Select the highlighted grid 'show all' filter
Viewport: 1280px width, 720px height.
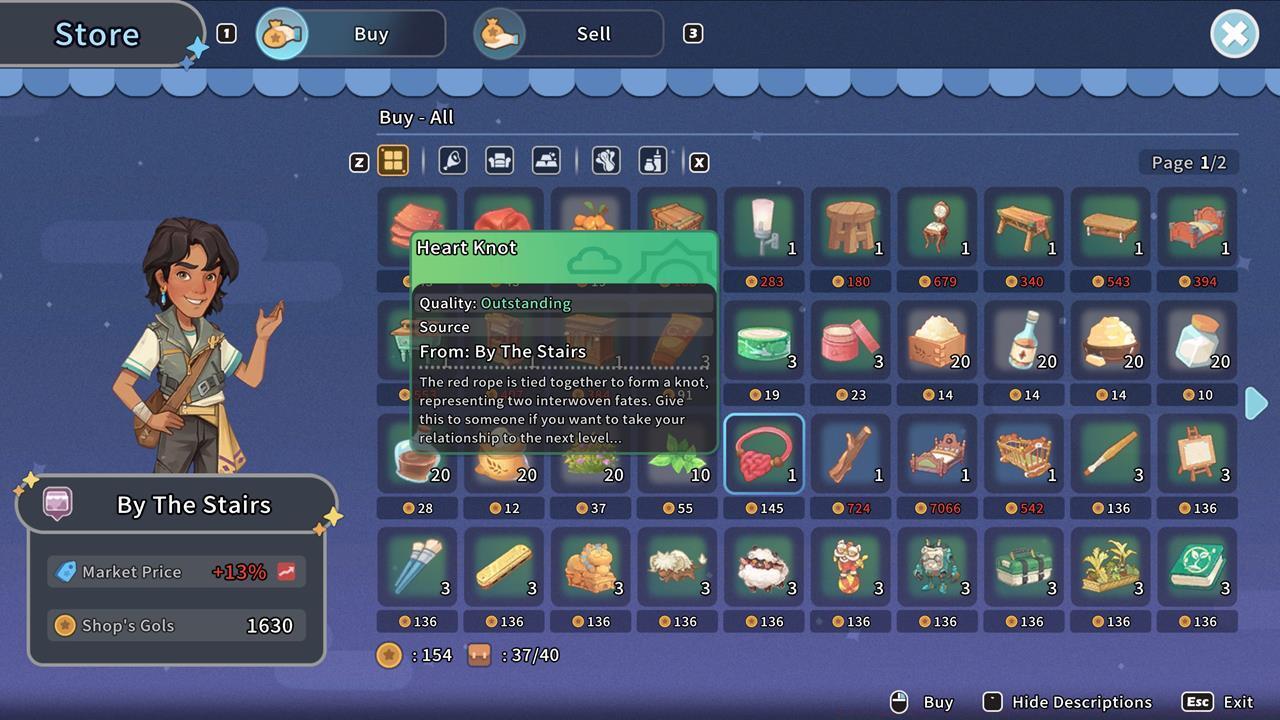coord(393,161)
